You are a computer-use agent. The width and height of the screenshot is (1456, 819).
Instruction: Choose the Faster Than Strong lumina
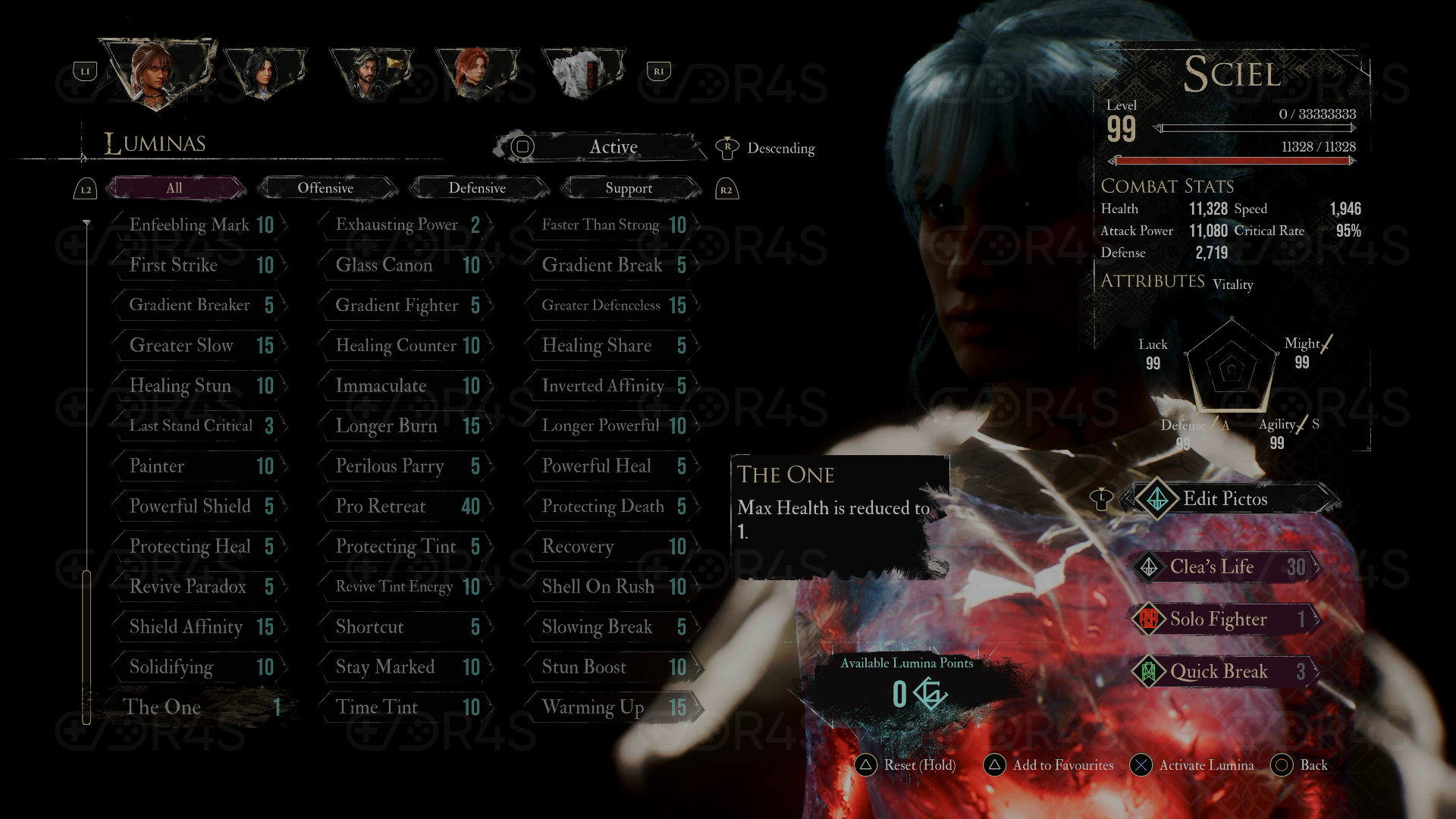coord(613,224)
